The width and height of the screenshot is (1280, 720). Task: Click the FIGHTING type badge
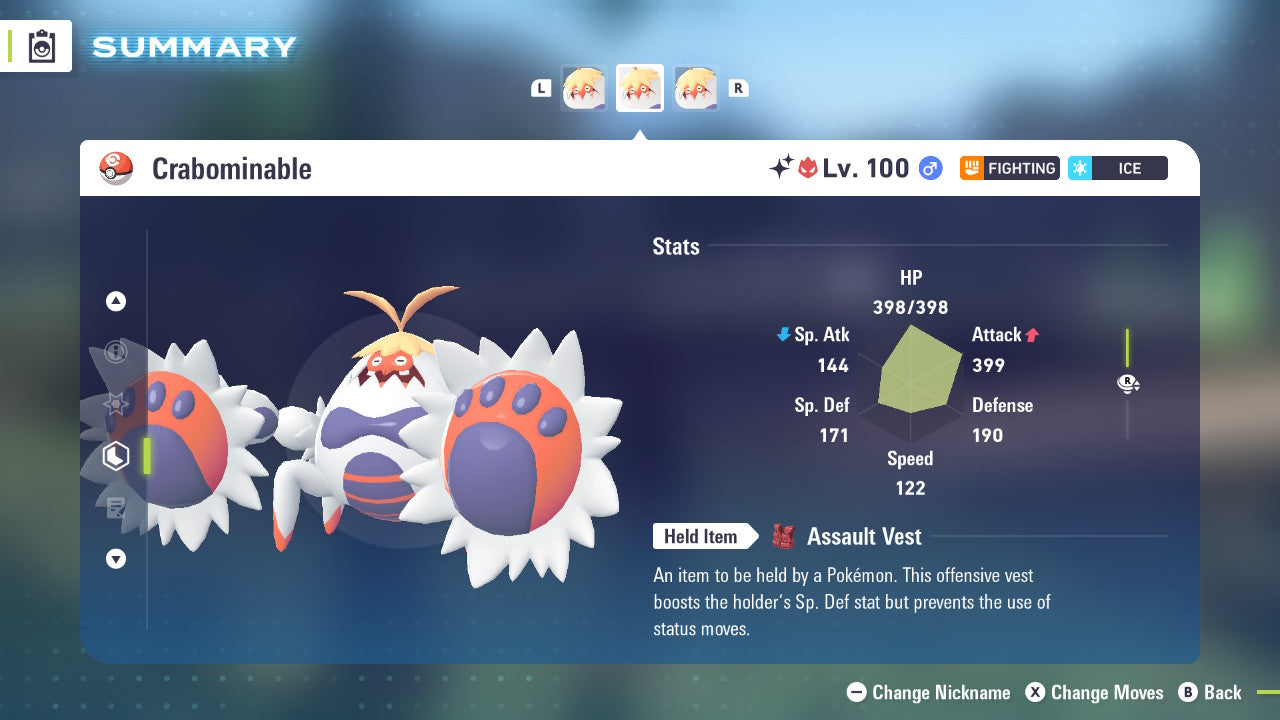click(1009, 168)
